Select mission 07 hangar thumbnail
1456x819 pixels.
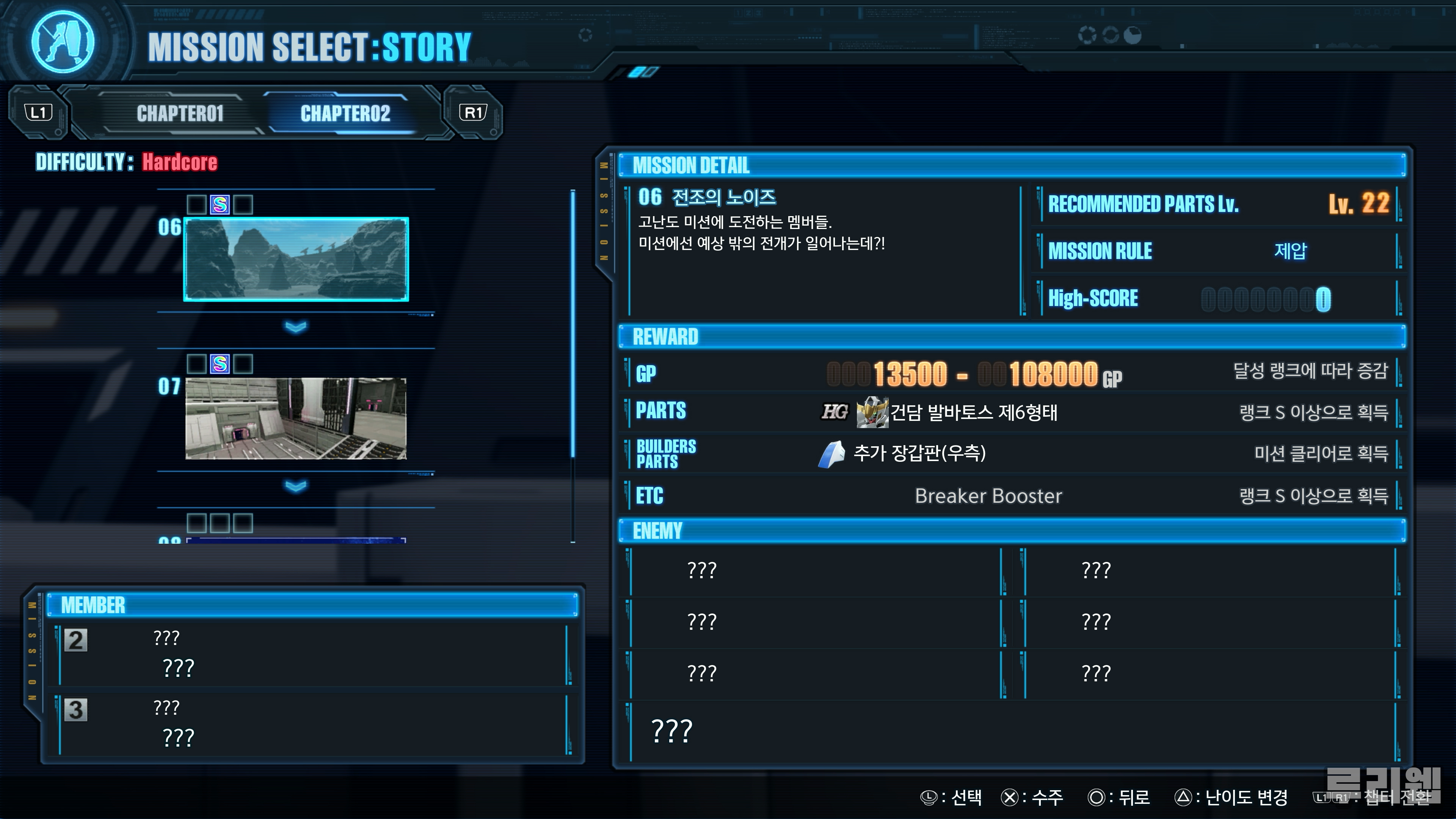click(296, 418)
